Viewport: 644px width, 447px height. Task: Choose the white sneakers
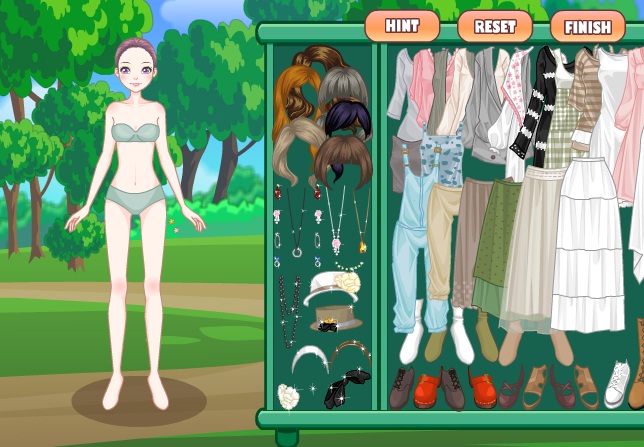pyautogui.click(x=617, y=383)
